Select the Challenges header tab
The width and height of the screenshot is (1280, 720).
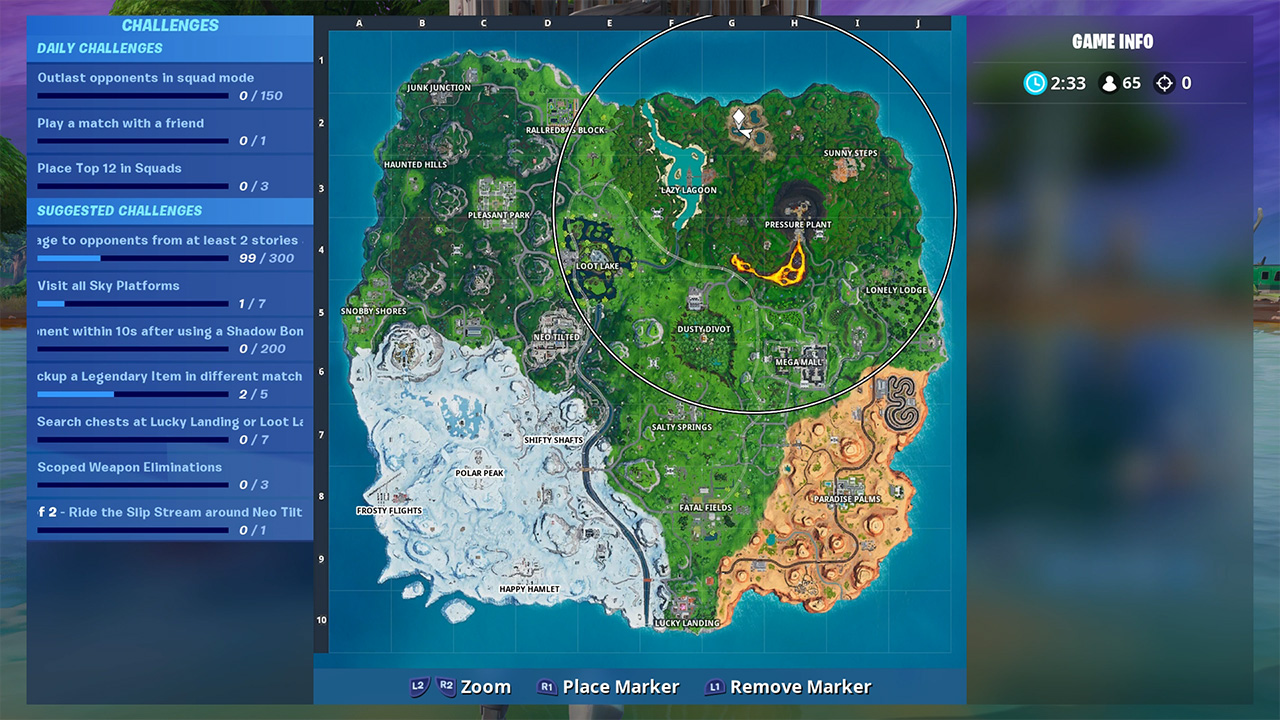point(170,24)
